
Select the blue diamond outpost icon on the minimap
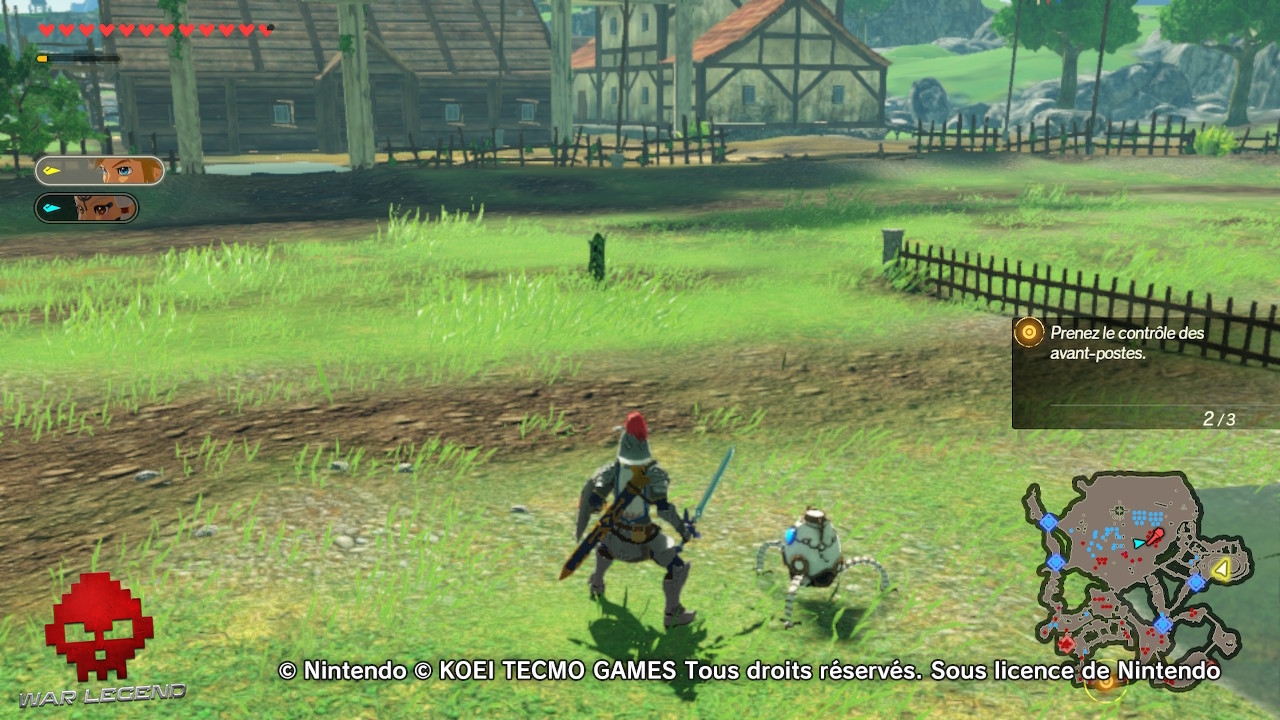point(1197,583)
